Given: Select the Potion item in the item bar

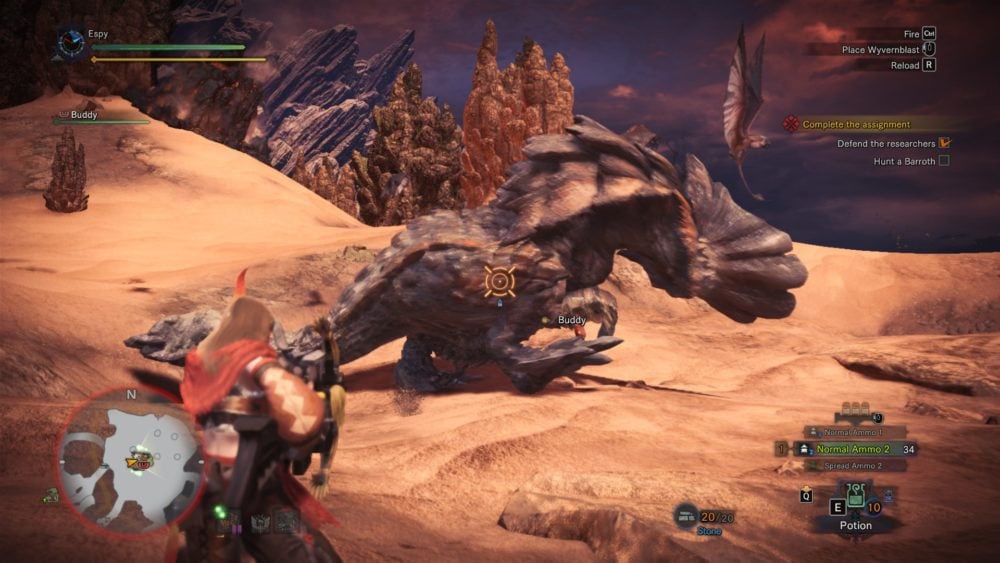Looking at the screenshot, I should (x=855, y=500).
